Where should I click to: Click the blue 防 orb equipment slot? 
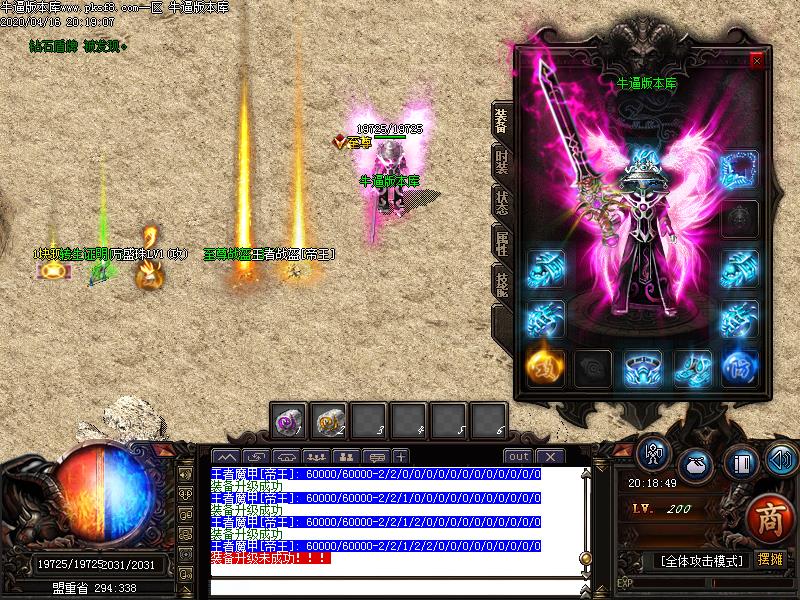[740, 367]
